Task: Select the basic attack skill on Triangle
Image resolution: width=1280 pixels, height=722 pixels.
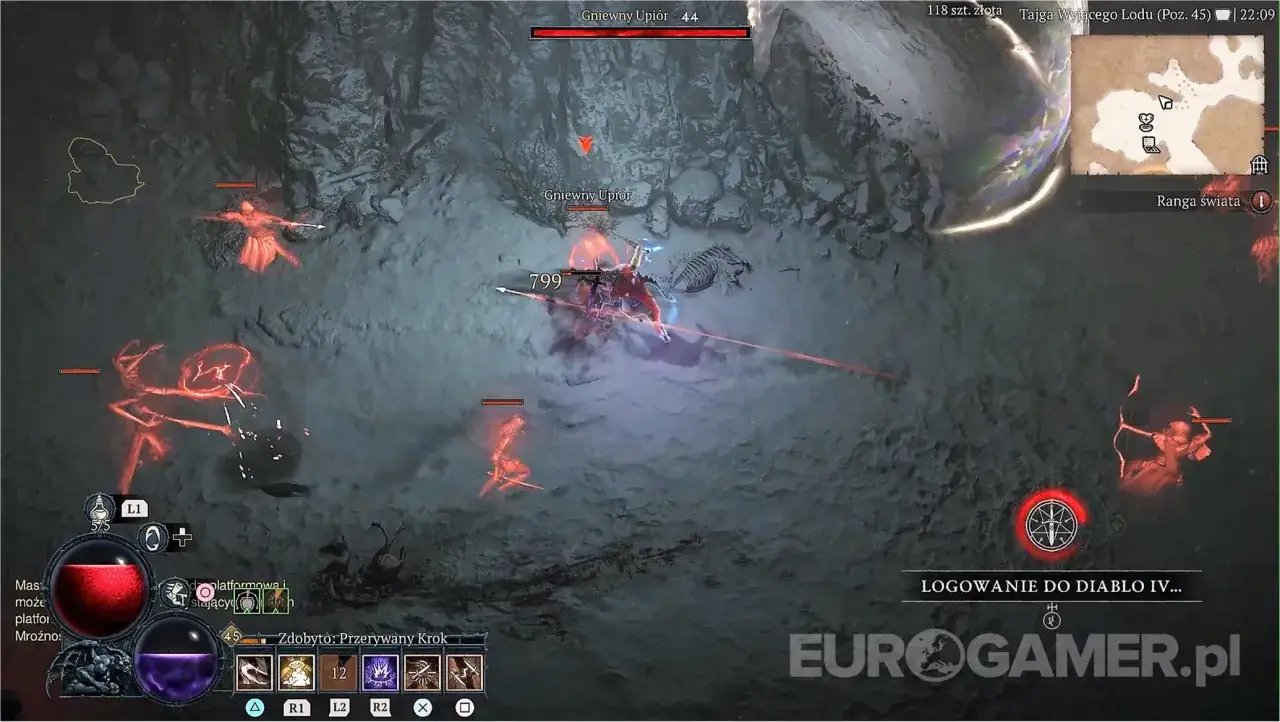Action: [x=252, y=671]
